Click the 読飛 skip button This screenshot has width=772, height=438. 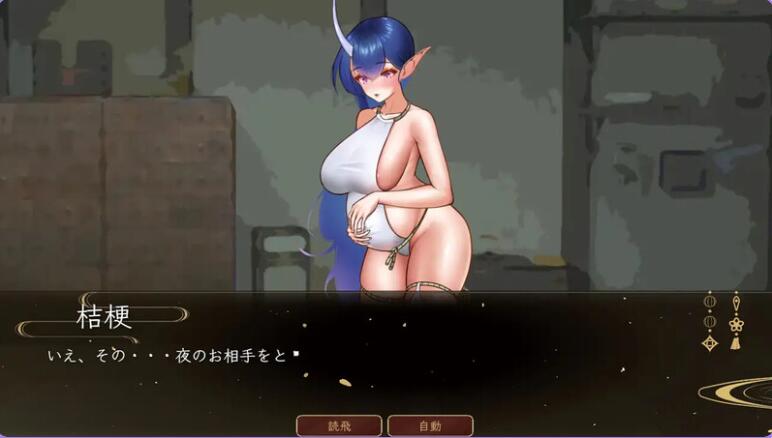(x=339, y=425)
